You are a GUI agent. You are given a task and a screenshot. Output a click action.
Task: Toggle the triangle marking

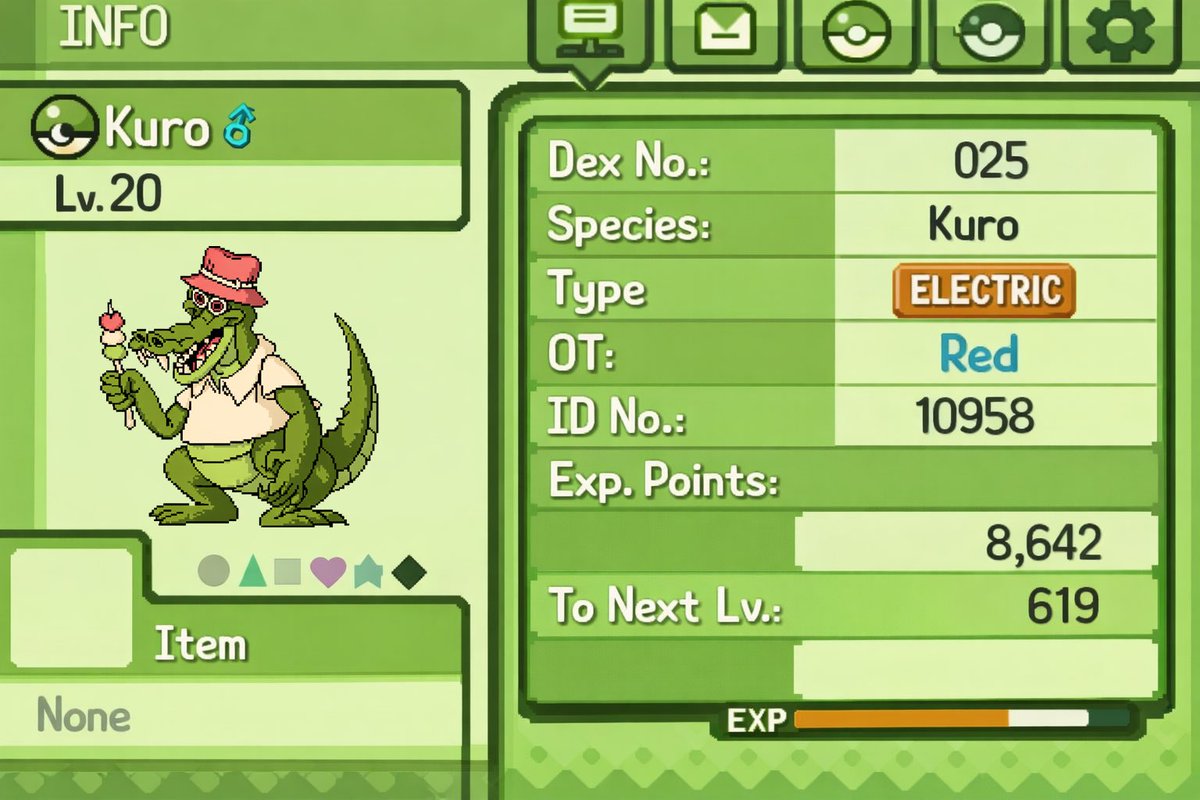tap(252, 572)
